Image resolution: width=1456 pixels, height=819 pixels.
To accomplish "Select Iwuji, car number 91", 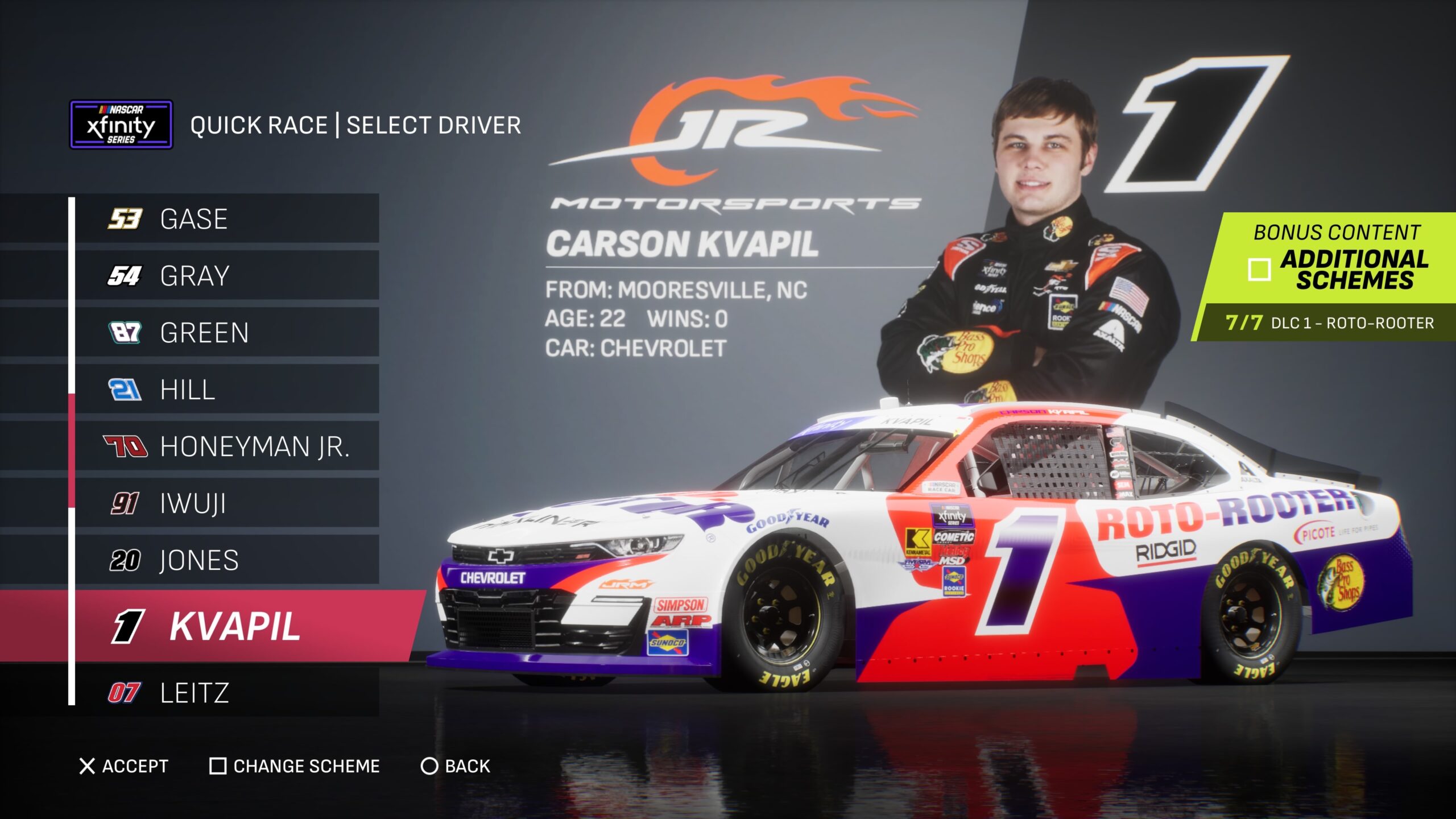I will point(226,503).
